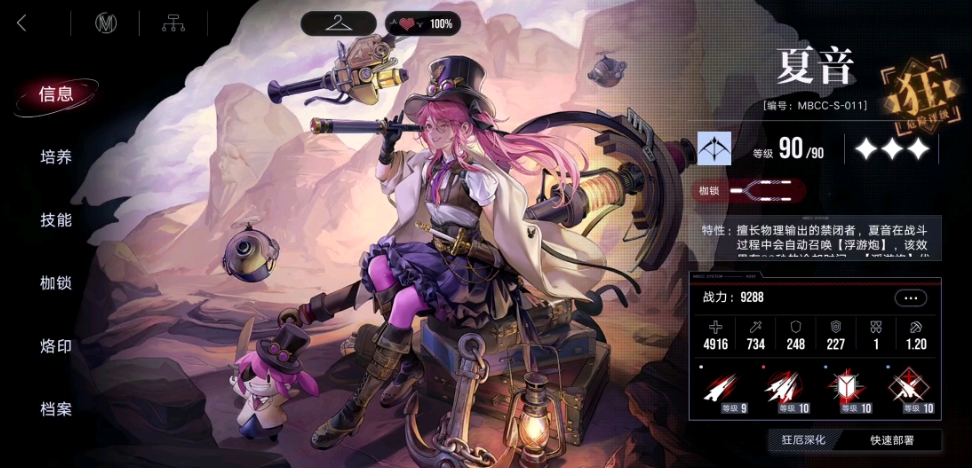This screenshot has height=468, width=972.
Task: Open the 档案 tab
Action: (56, 409)
